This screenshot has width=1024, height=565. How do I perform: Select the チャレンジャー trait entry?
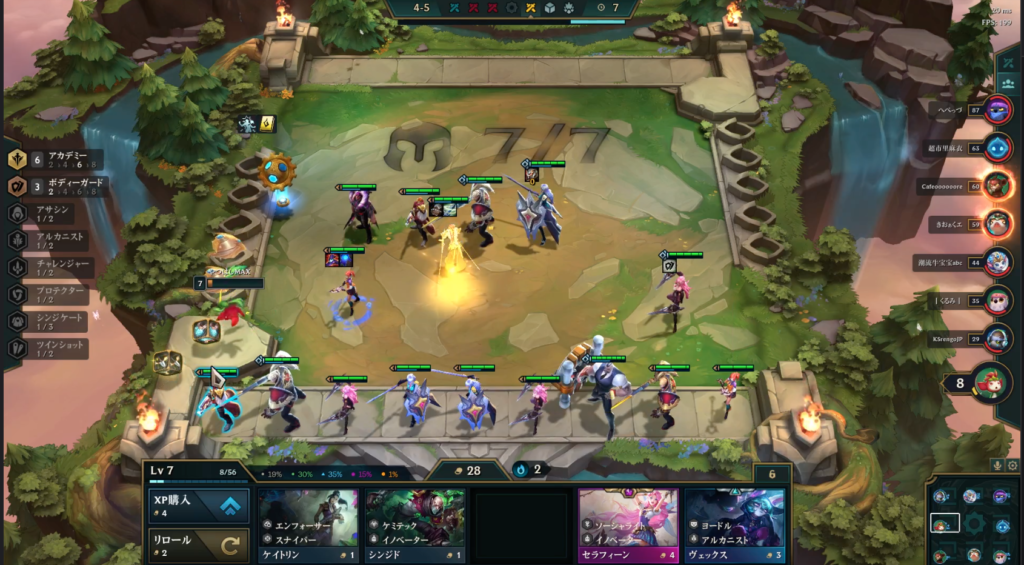[x=50, y=267]
